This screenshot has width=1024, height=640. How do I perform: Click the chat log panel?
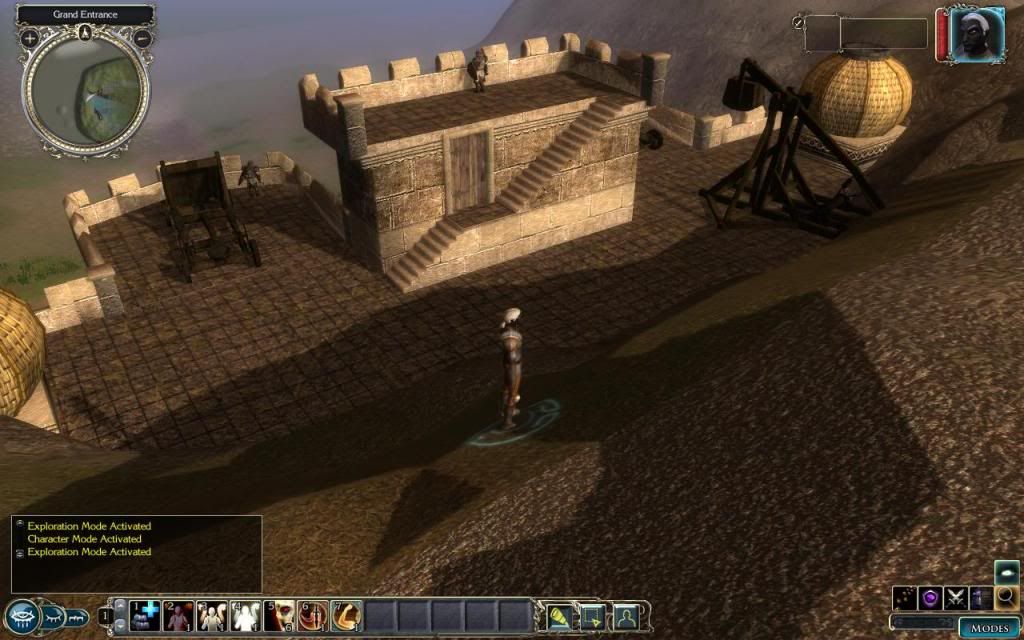[136, 552]
